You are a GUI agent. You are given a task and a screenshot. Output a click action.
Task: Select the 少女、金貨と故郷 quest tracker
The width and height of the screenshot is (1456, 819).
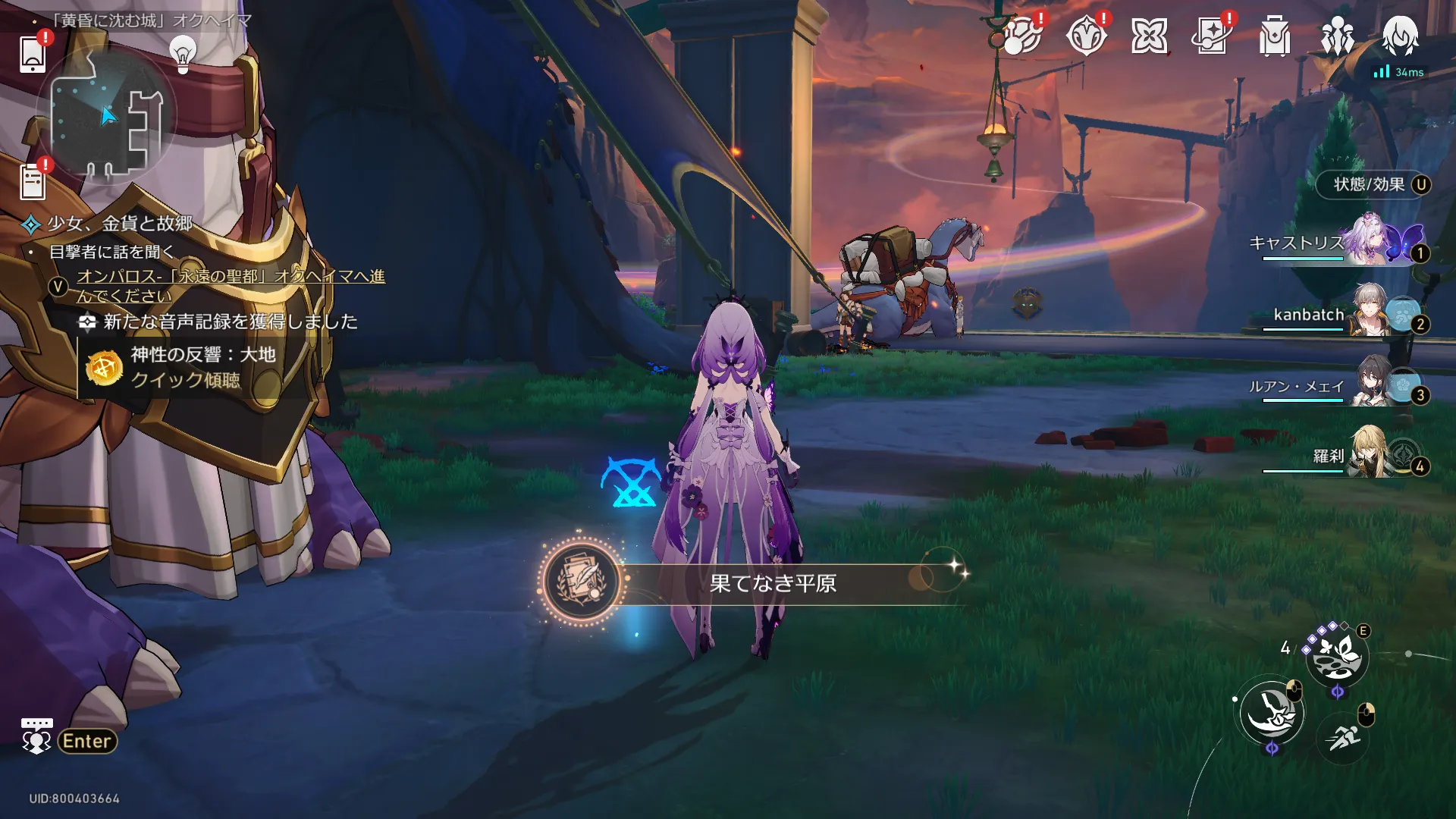click(119, 223)
